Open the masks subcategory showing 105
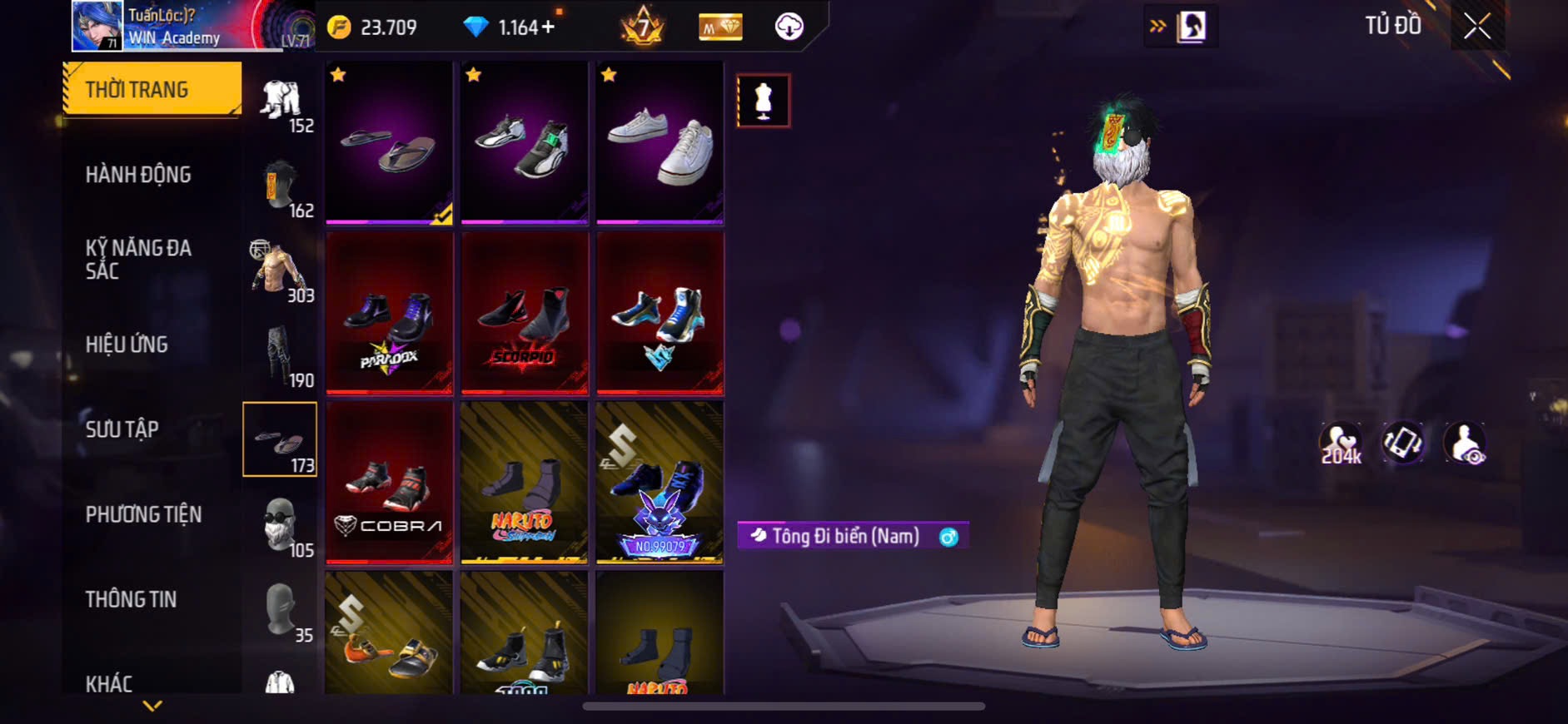 [281, 526]
